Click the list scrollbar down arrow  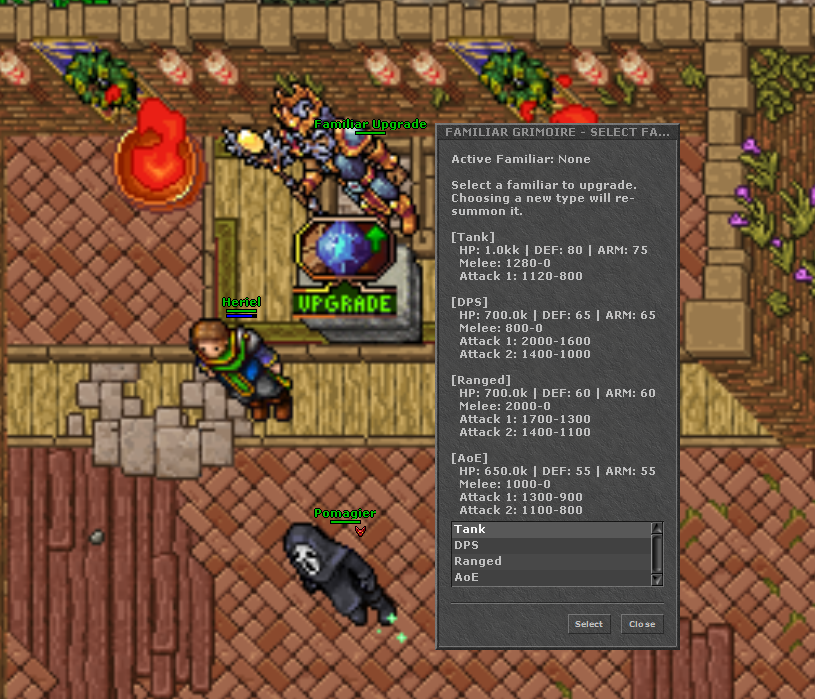[x=657, y=579]
